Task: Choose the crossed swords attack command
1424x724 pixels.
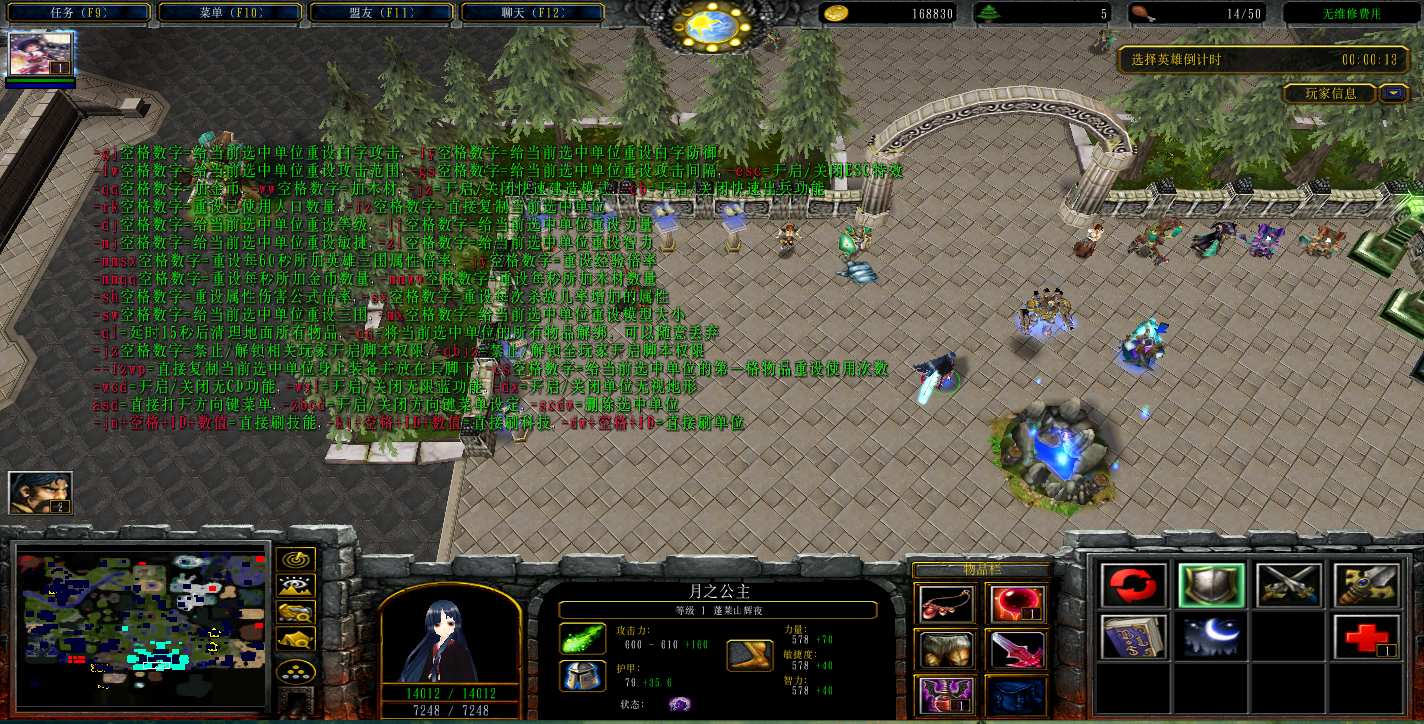Action: coord(1288,585)
